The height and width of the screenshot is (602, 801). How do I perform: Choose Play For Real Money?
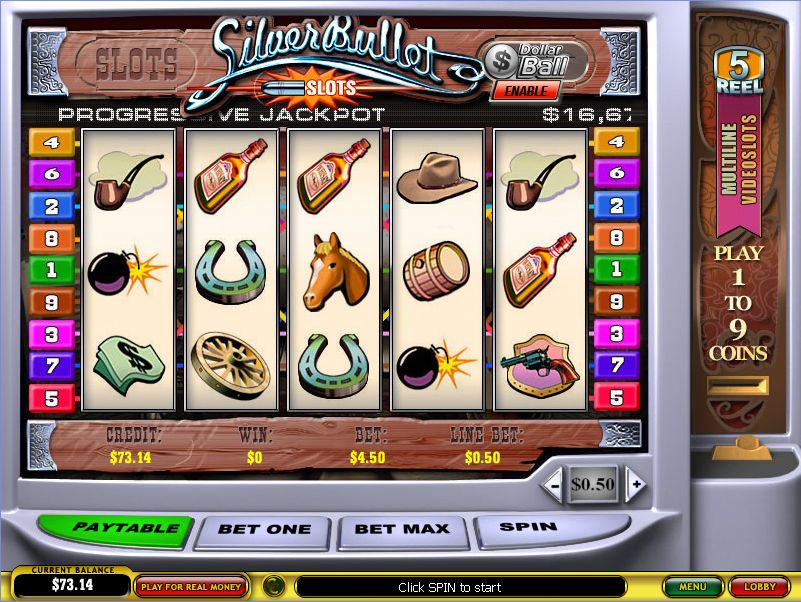192,587
